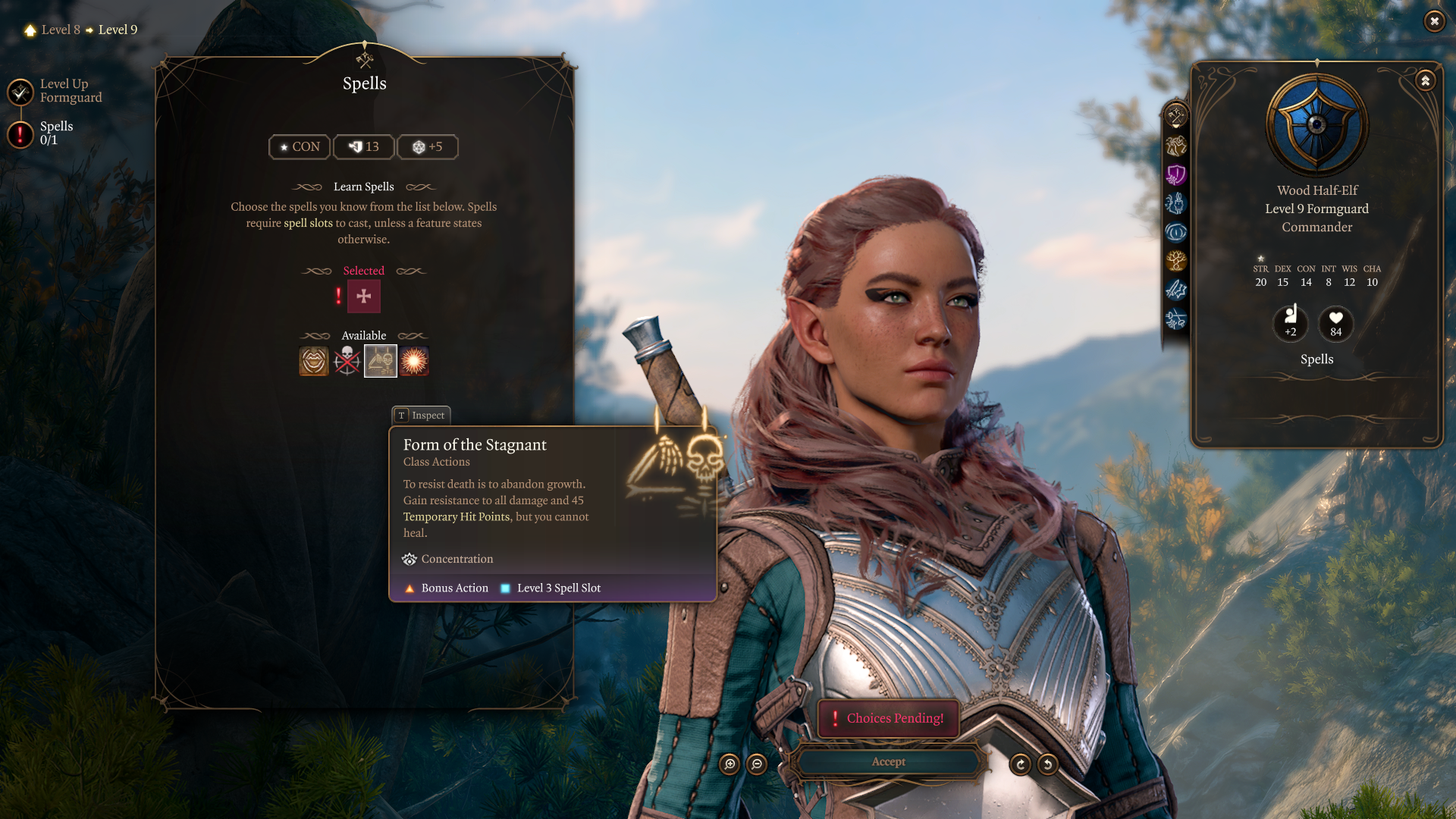The width and height of the screenshot is (1456, 819).
Task: Open the crossed hammers icon atop the sidebar
Action: [x=1176, y=115]
